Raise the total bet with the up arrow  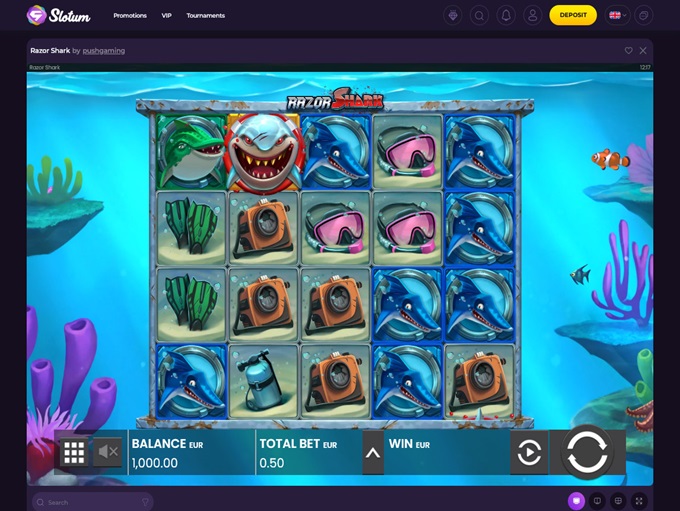point(372,453)
